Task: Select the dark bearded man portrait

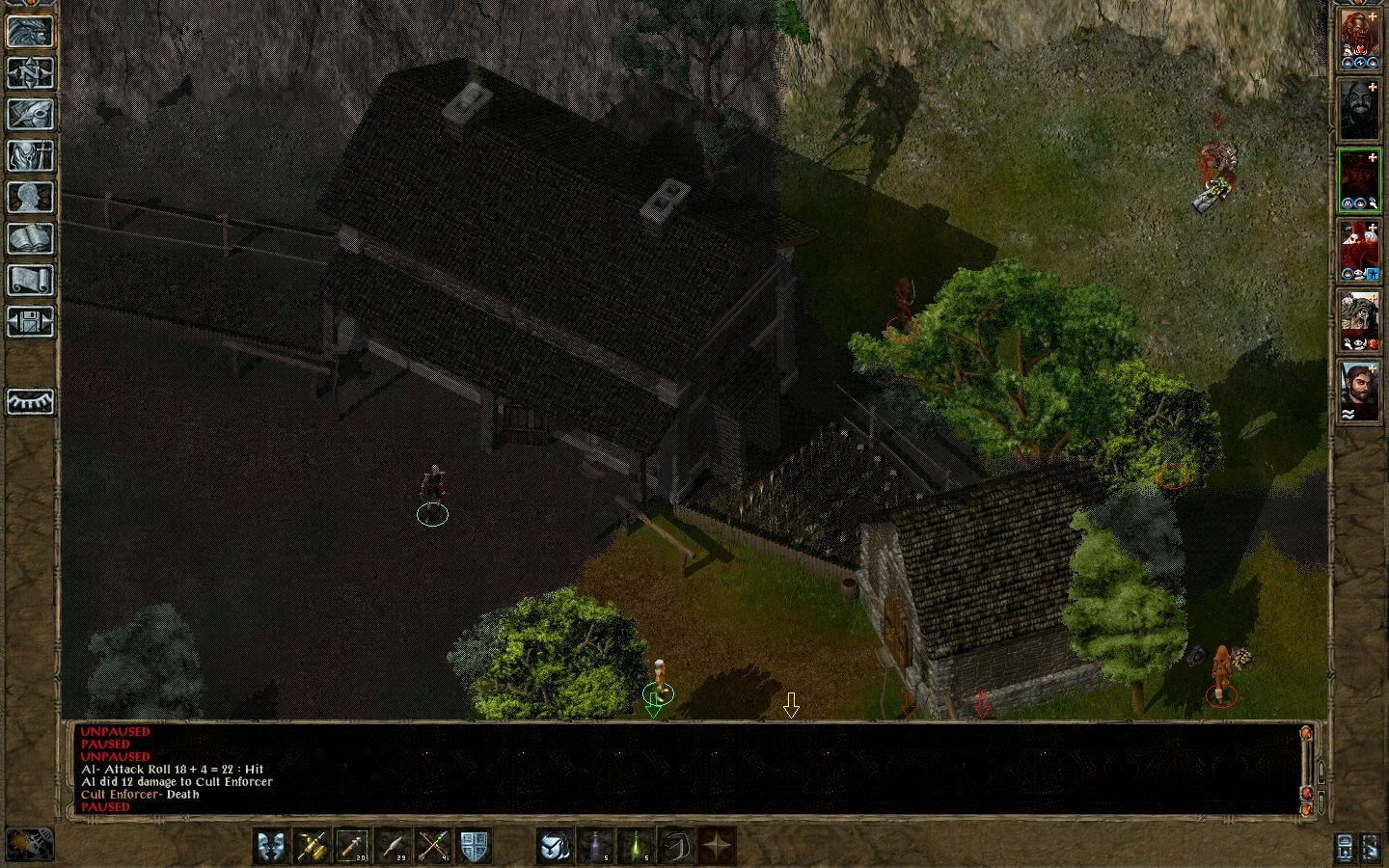Action: click(x=1359, y=110)
